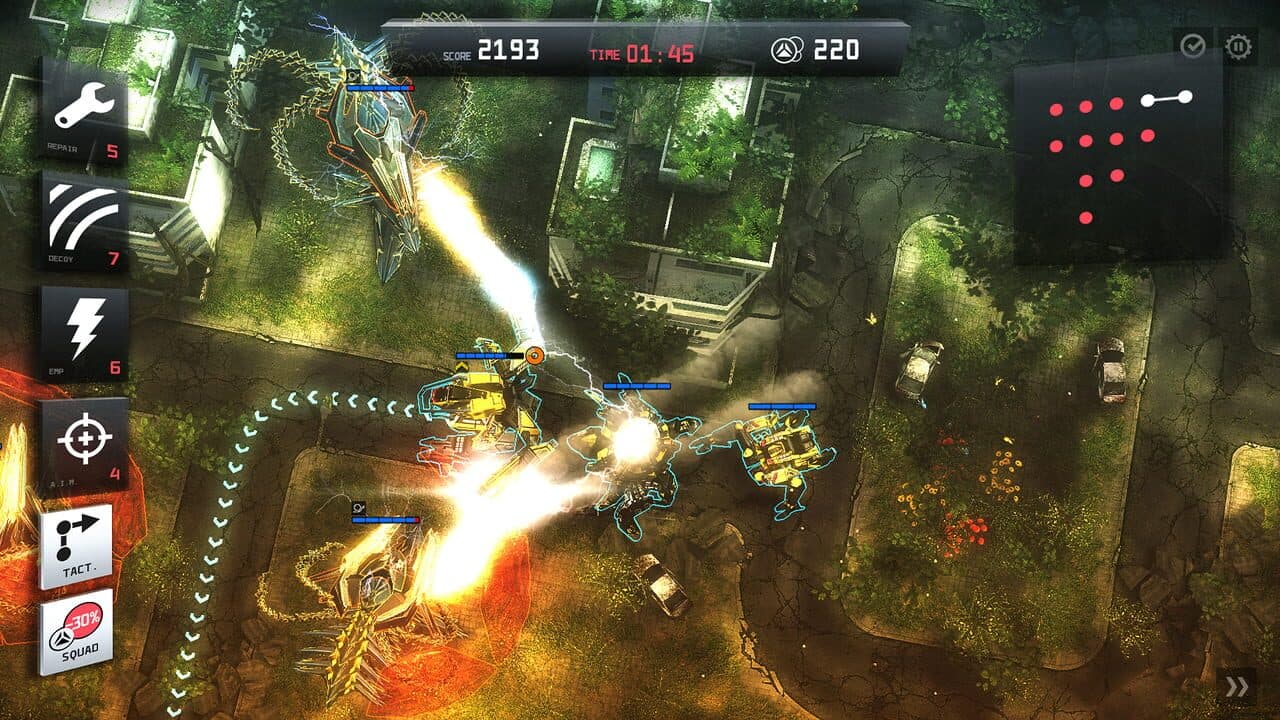Select a red waypoint dot on the tactical map
This screenshot has height=720, width=1280.
1056,110
